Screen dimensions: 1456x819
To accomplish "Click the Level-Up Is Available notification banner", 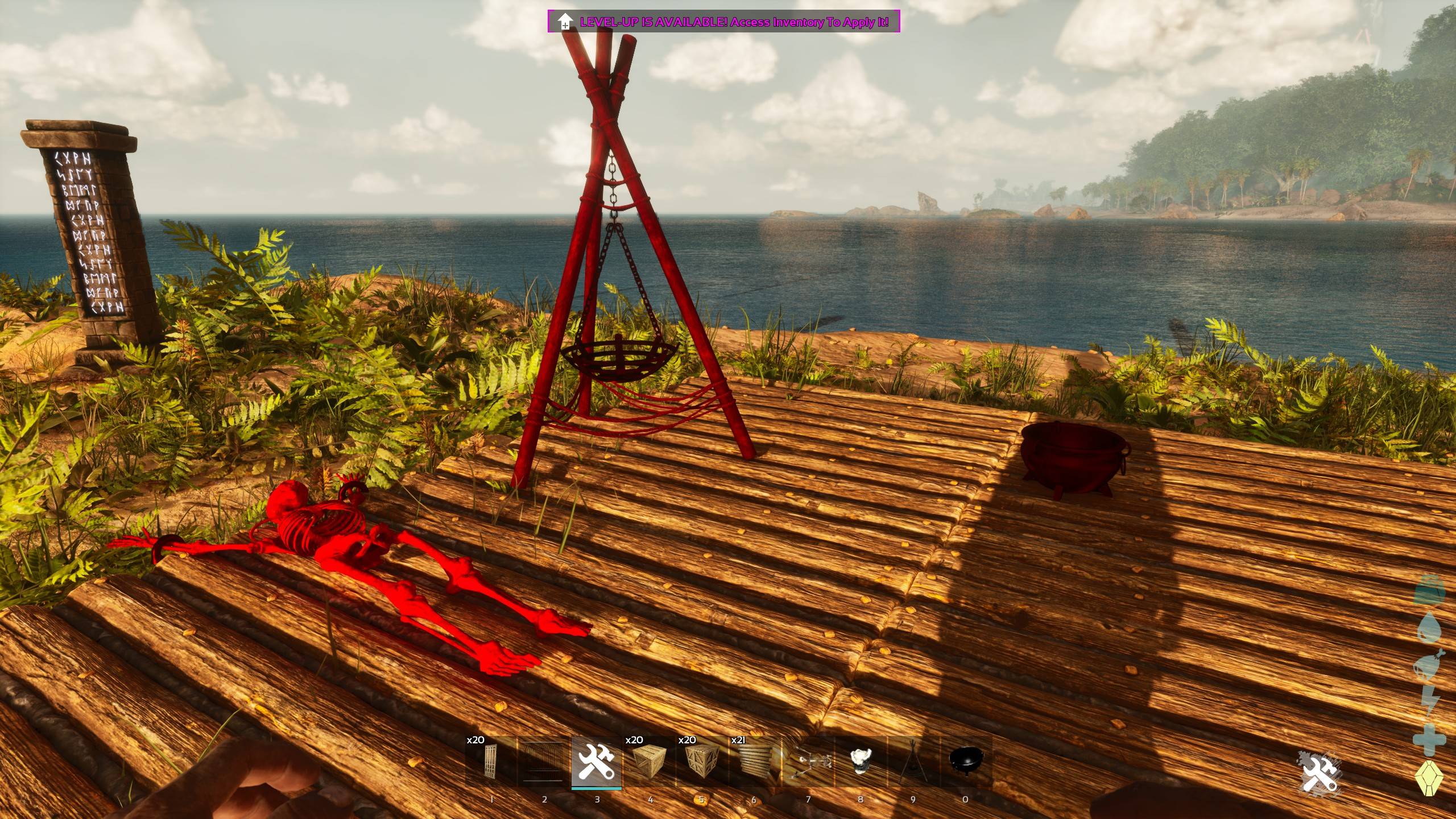I will [723, 22].
